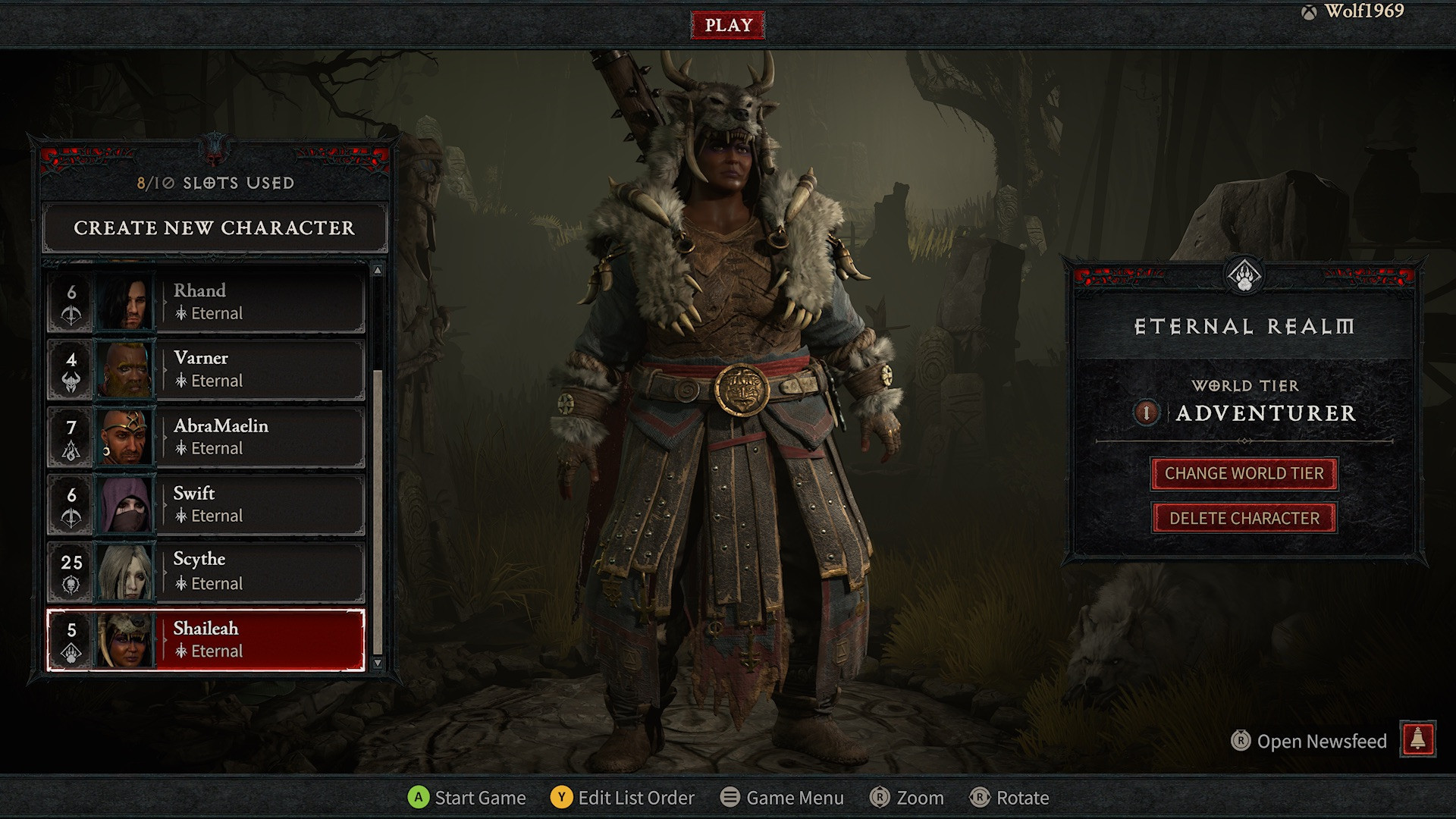Create a new character
This screenshot has height=819, width=1456.
click(x=214, y=227)
